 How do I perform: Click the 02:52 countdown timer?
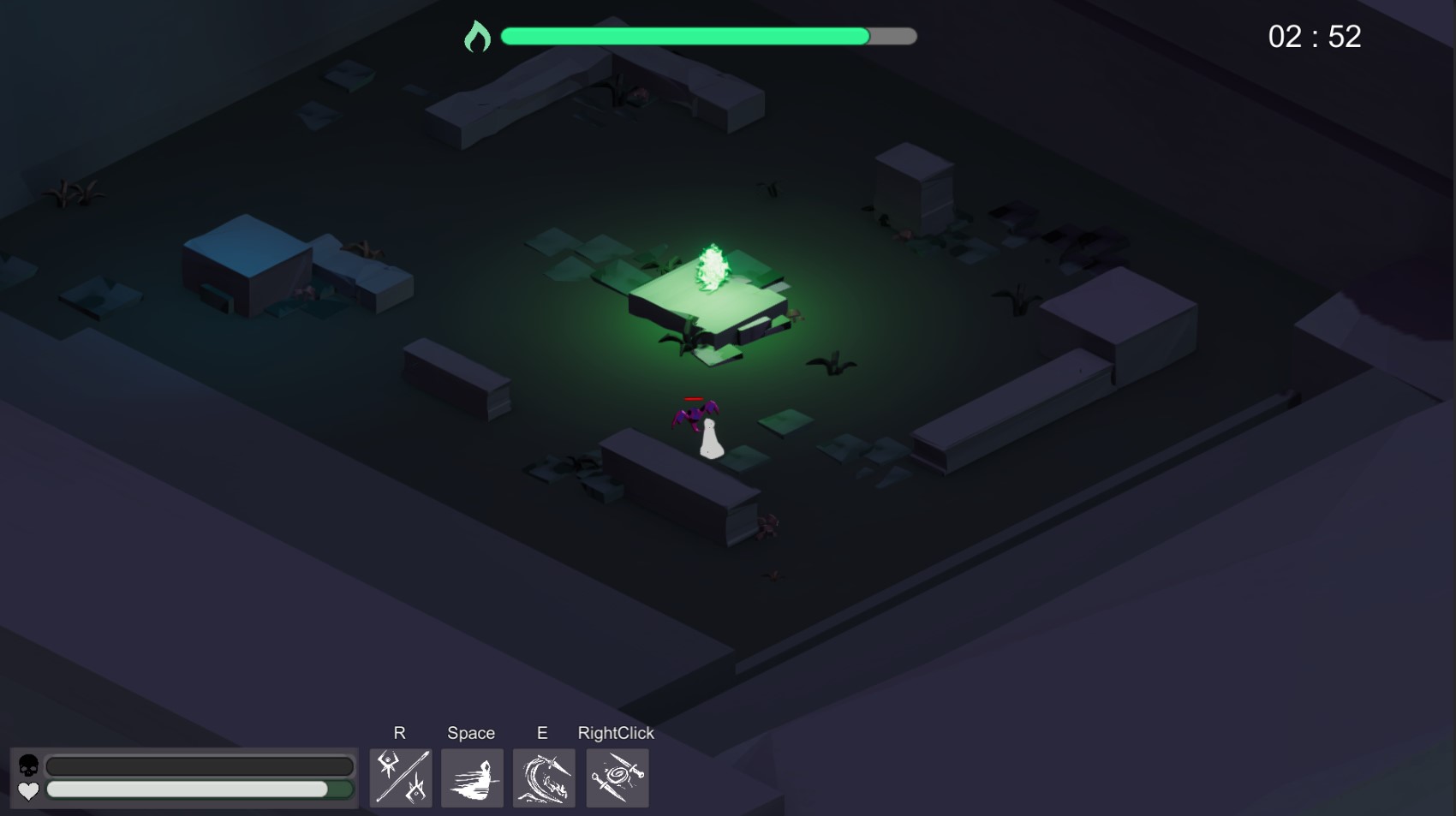(1314, 36)
